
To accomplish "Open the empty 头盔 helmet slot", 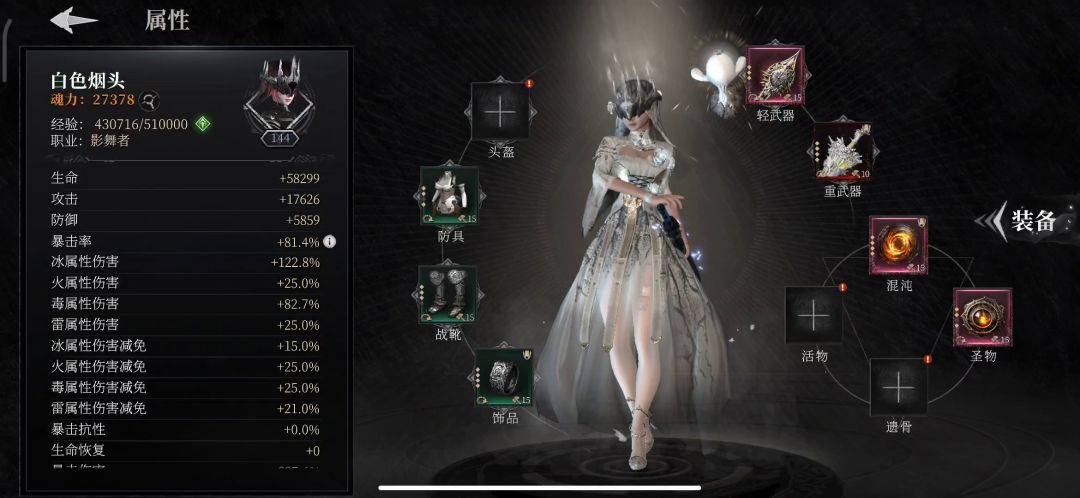I will [498, 112].
